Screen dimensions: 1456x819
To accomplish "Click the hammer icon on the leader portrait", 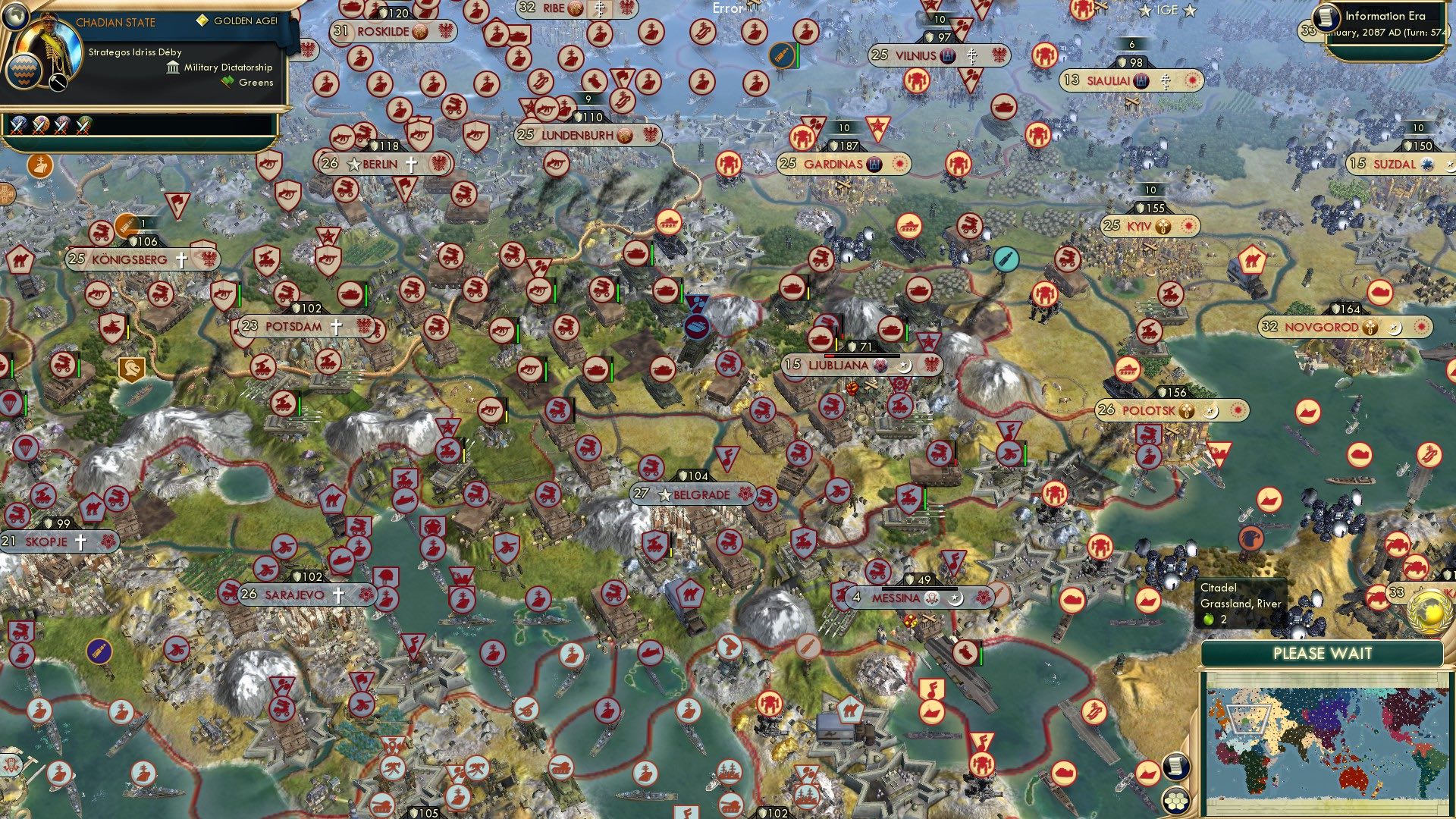I will point(58,83).
